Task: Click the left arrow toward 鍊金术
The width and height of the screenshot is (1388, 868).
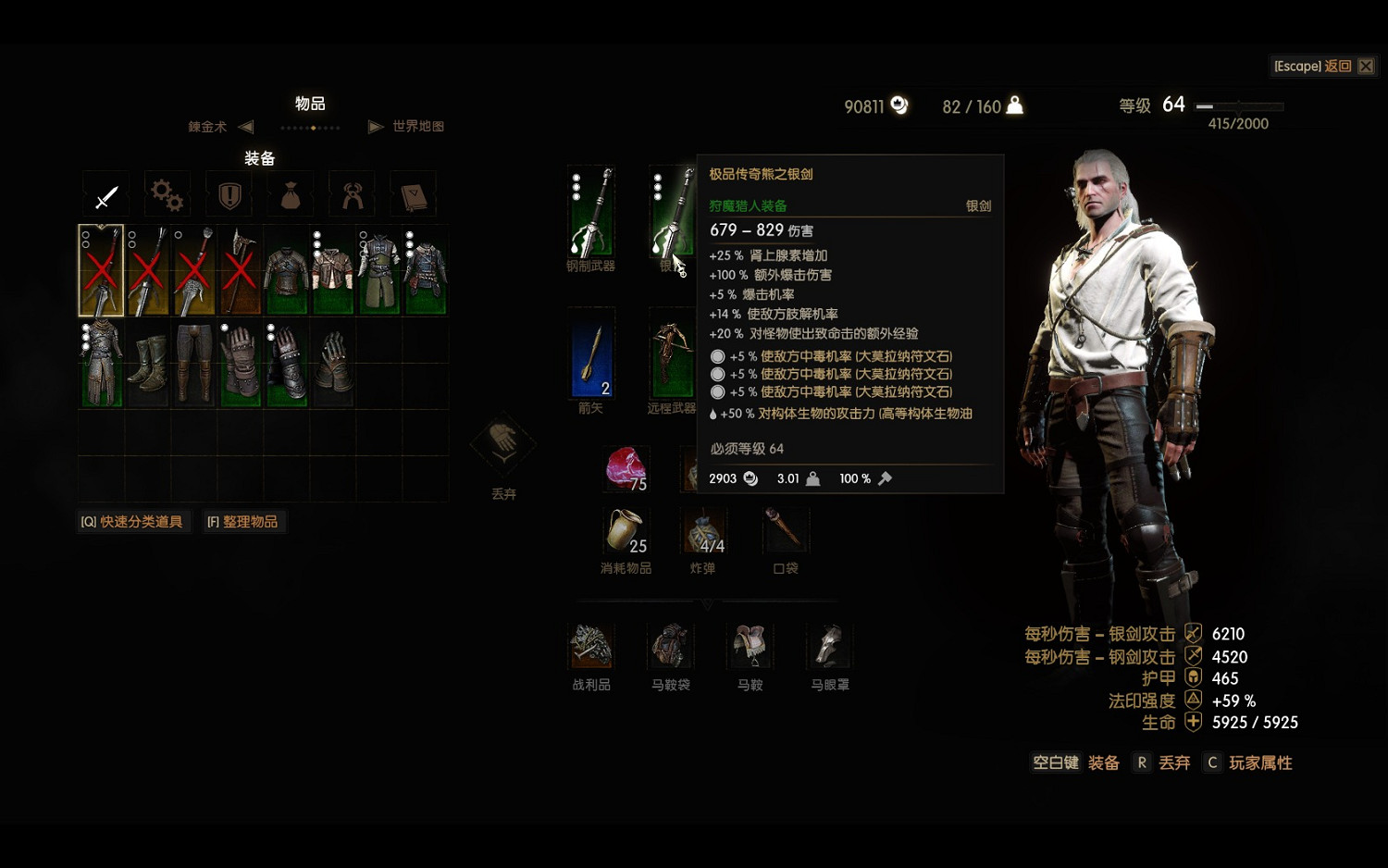Action: 245,127
